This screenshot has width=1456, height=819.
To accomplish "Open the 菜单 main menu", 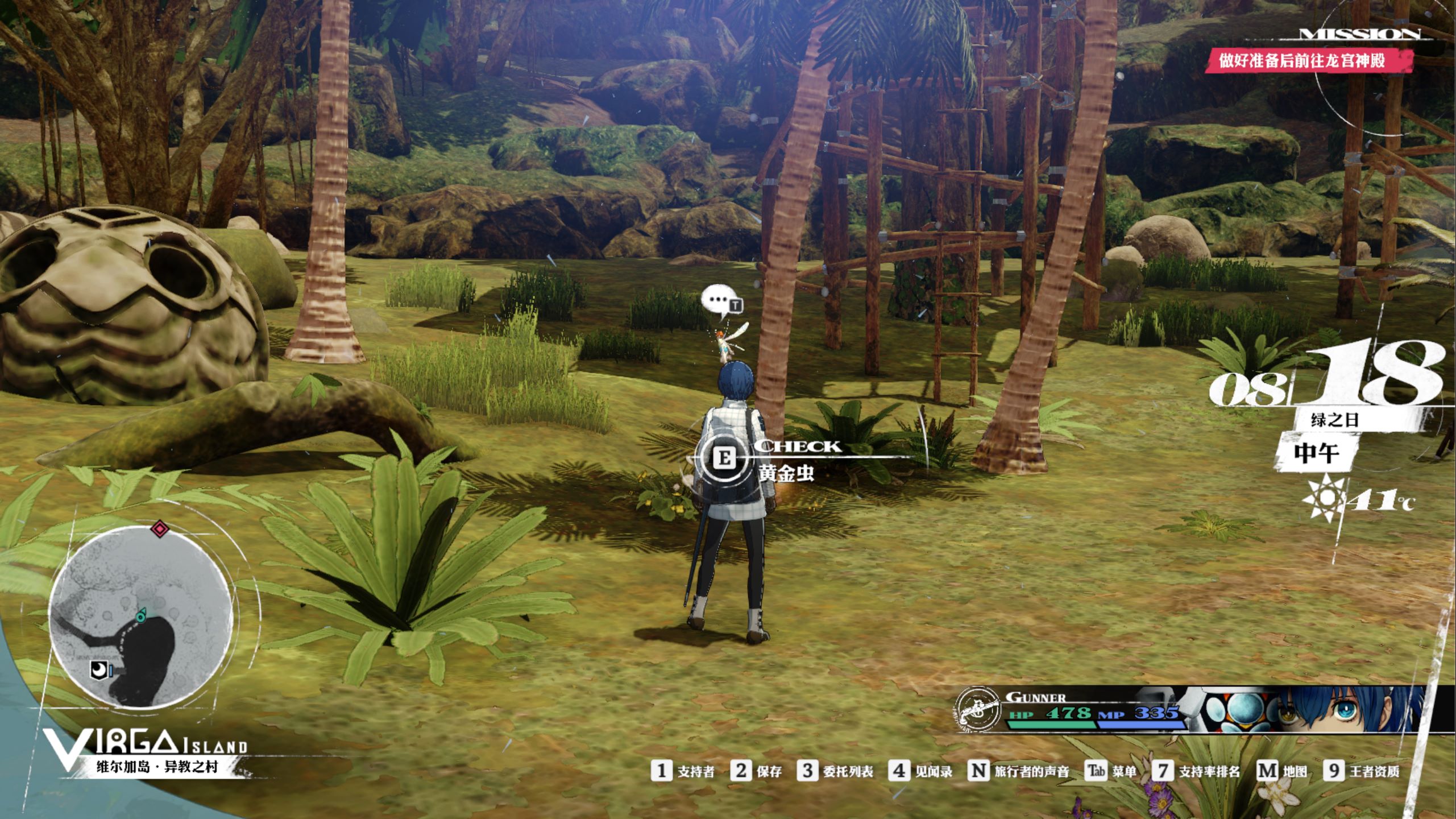I will click(1111, 771).
